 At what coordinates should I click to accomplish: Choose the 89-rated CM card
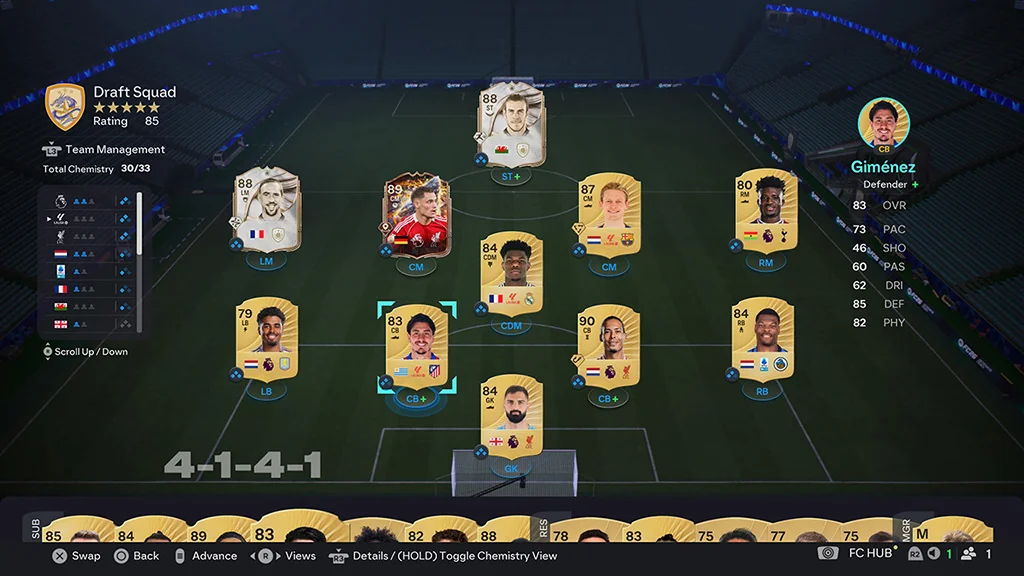(x=416, y=215)
